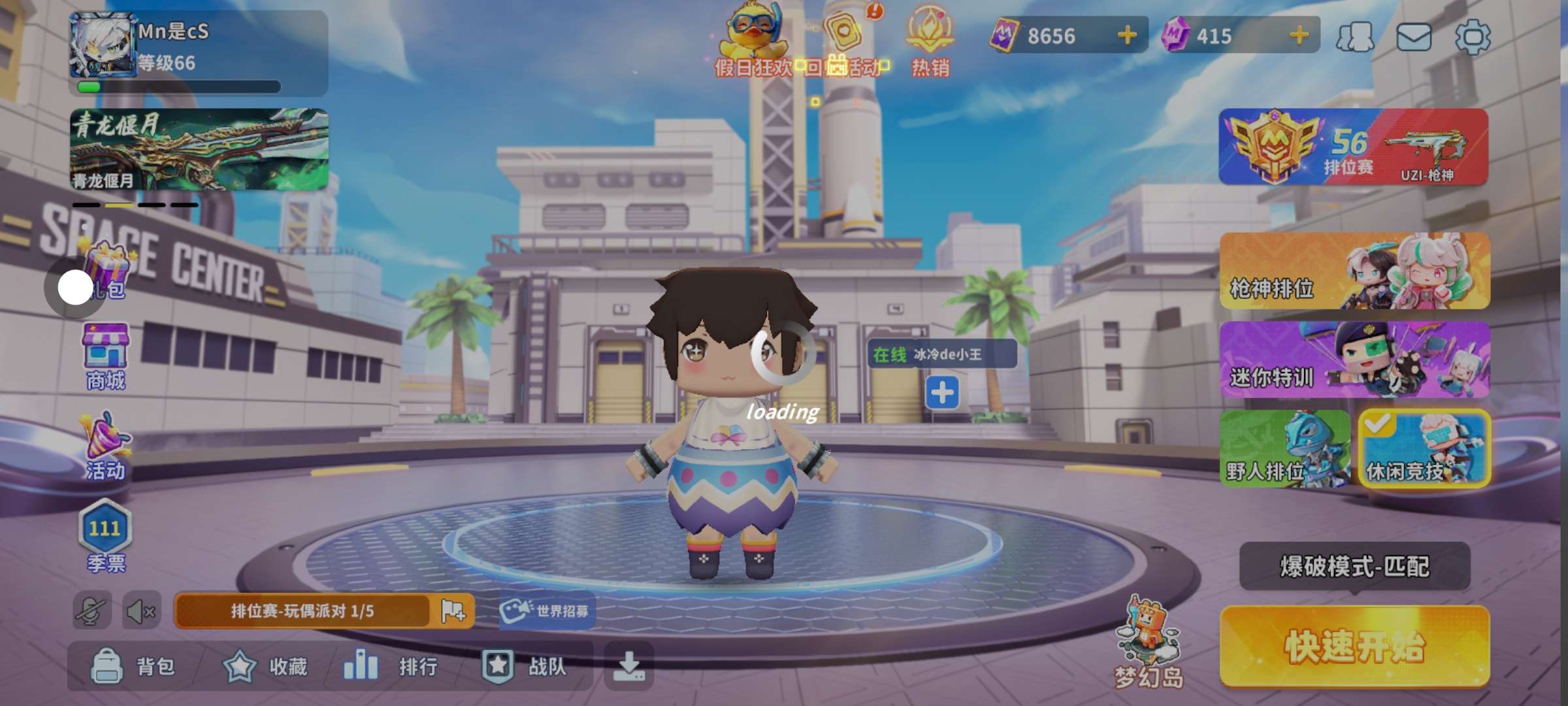Visit the 梦幻岛 dream island
1568x706 pixels.
tap(1148, 644)
